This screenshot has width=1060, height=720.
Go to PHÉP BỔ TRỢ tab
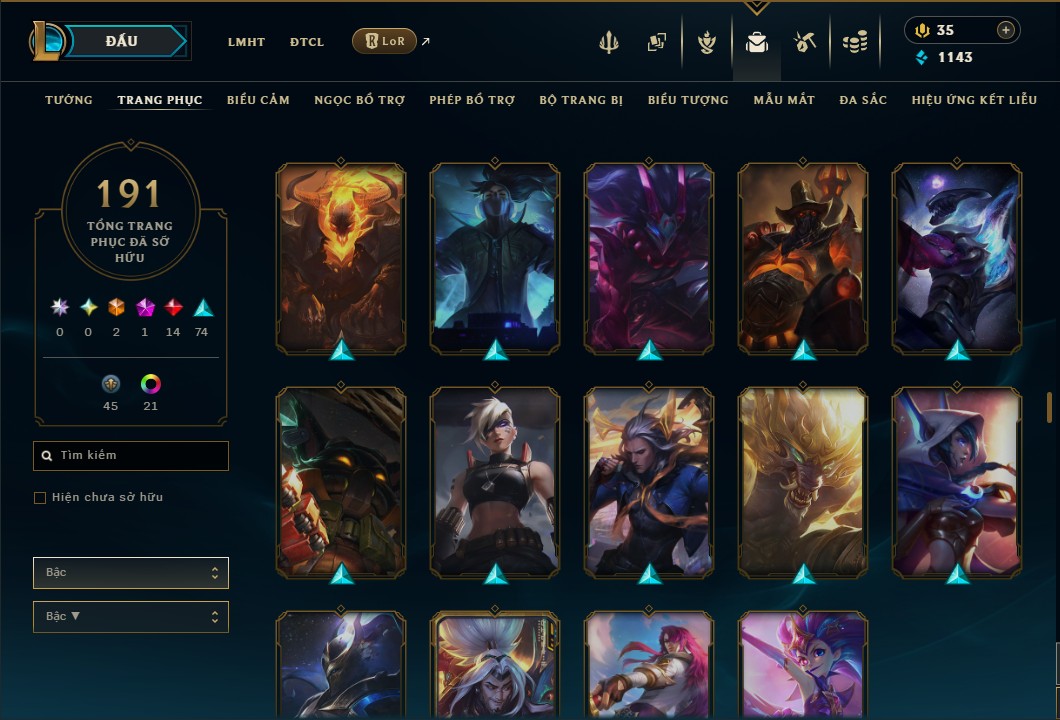click(x=472, y=100)
